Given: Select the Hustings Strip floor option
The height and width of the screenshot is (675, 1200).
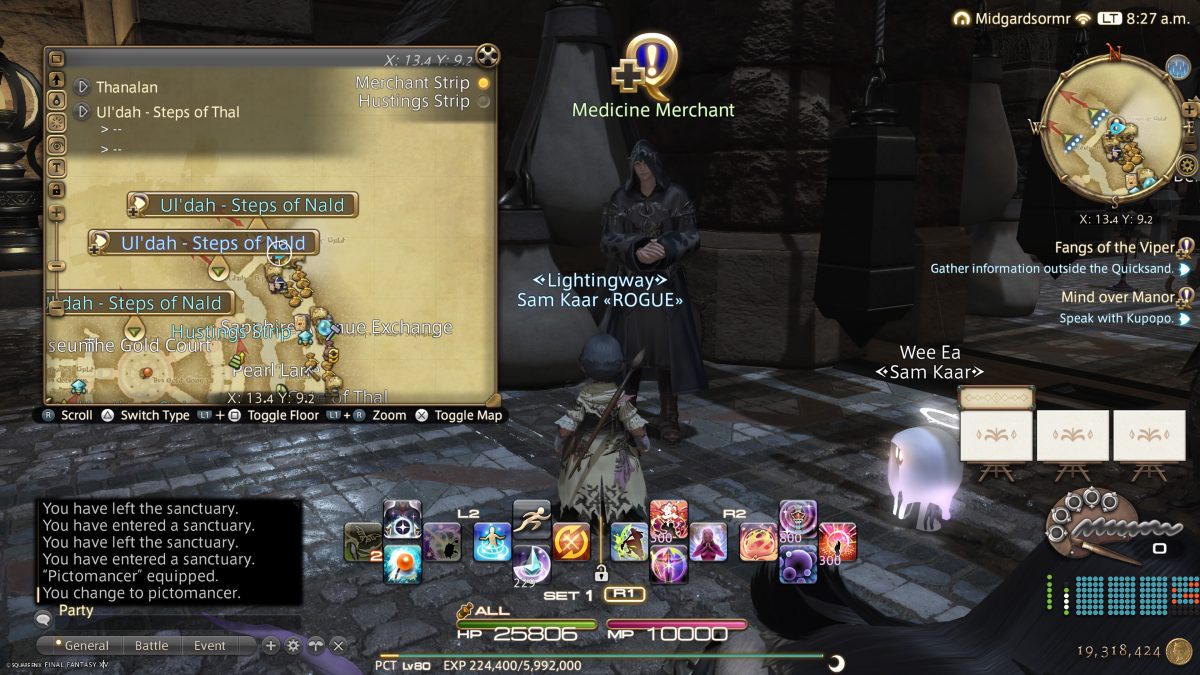Looking at the screenshot, I should [x=484, y=101].
